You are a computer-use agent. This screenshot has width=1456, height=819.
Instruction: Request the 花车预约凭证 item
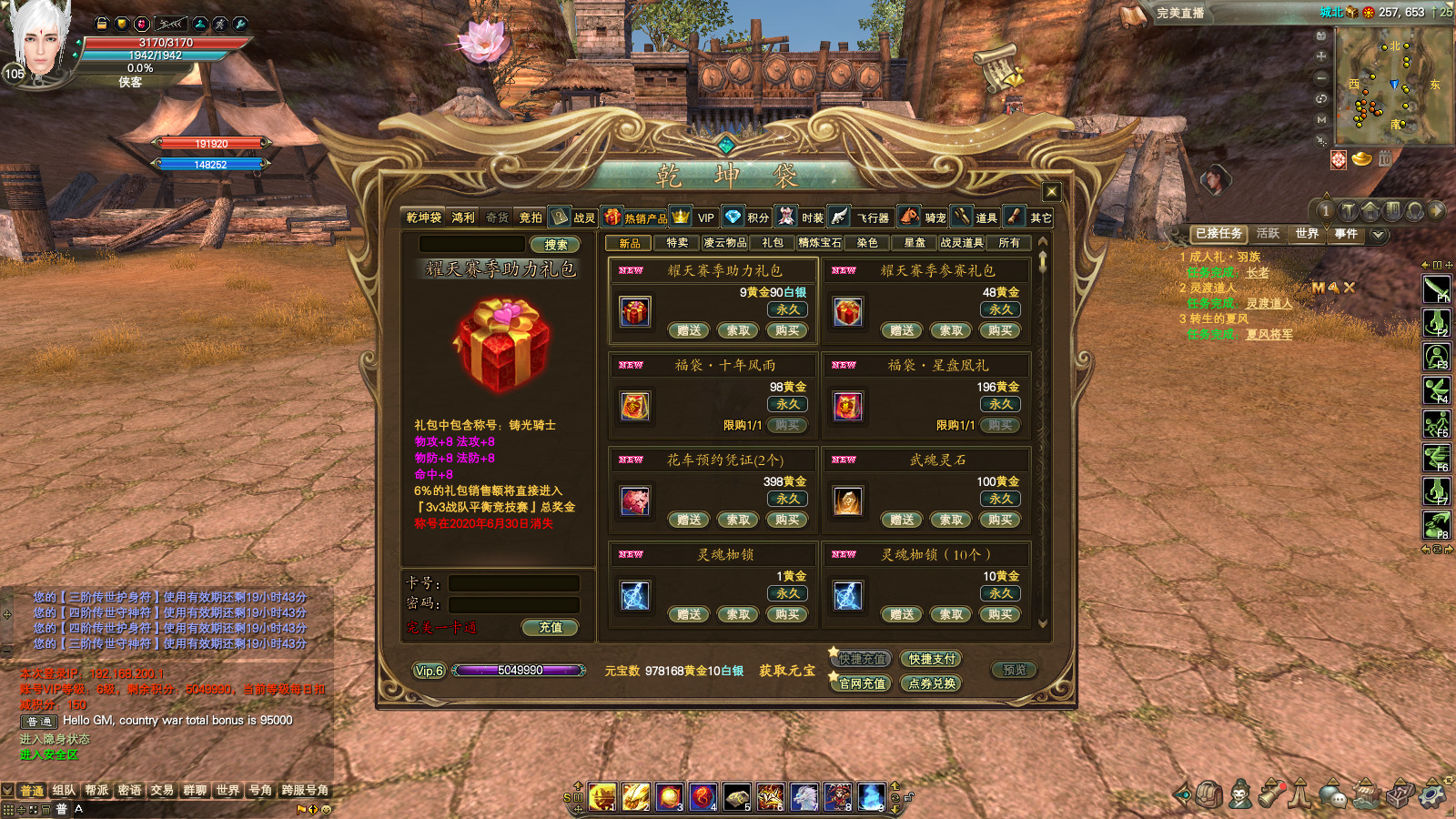pos(738,520)
